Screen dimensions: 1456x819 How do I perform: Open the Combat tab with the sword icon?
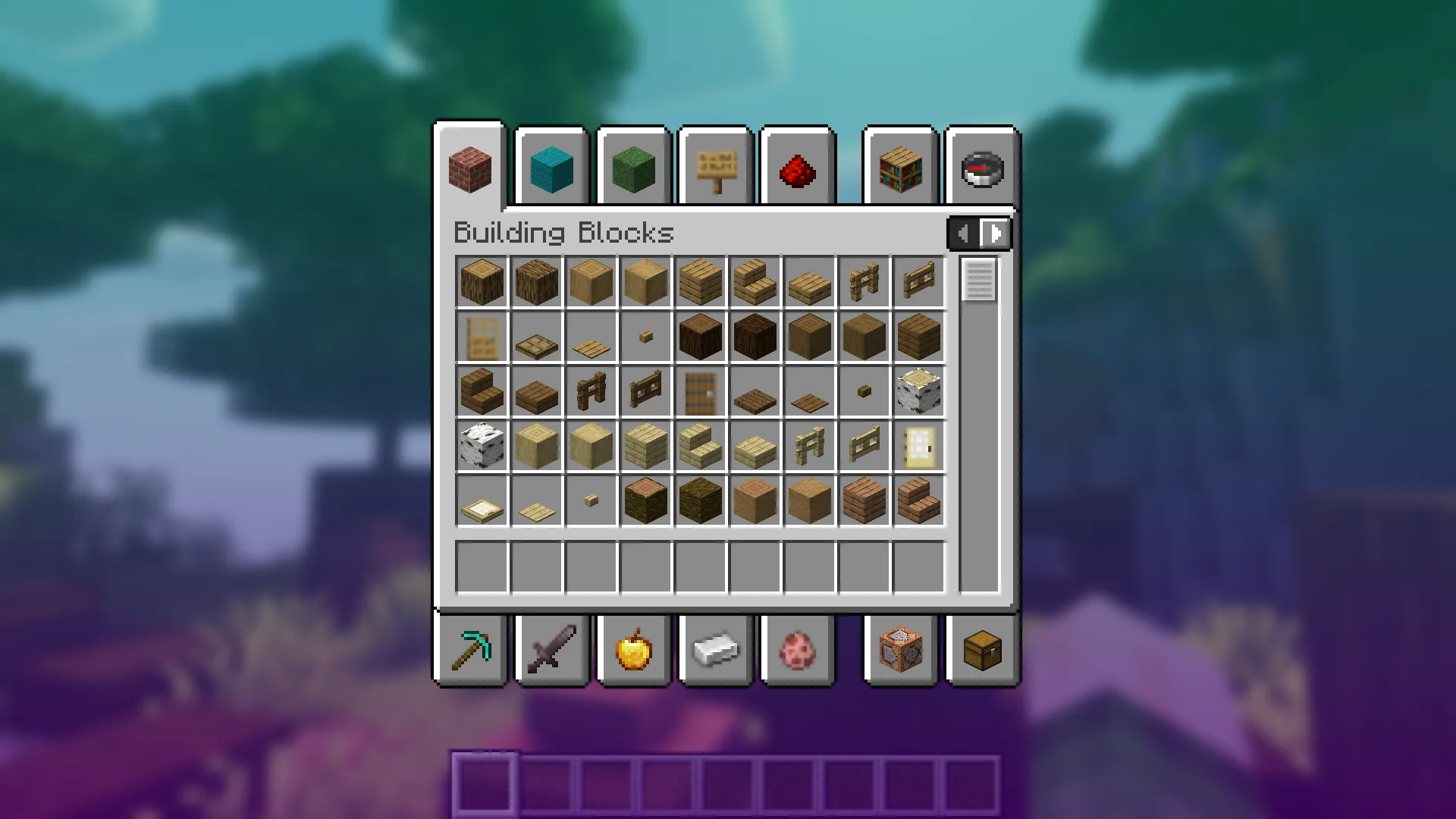(x=551, y=650)
